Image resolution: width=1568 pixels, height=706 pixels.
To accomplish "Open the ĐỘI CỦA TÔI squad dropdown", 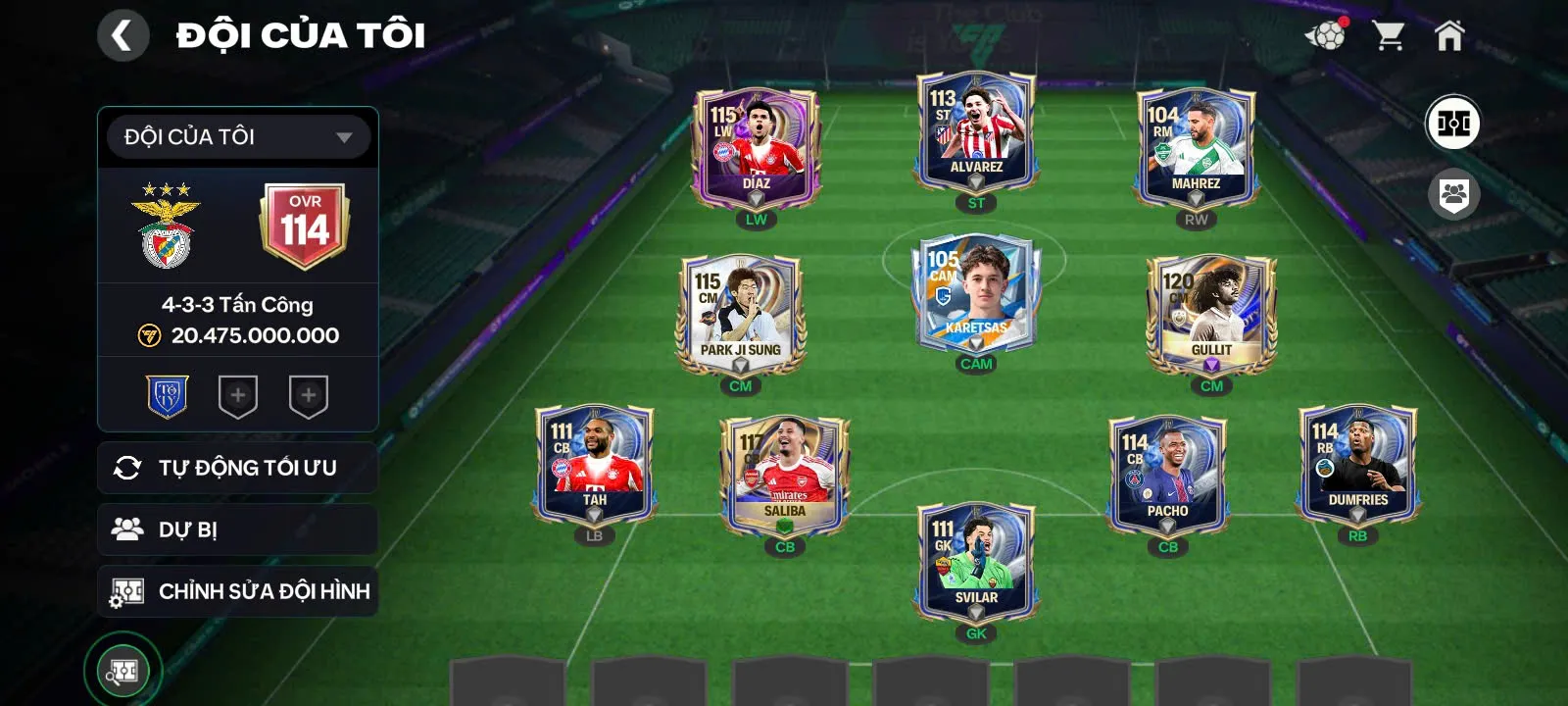I will coord(238,137).
